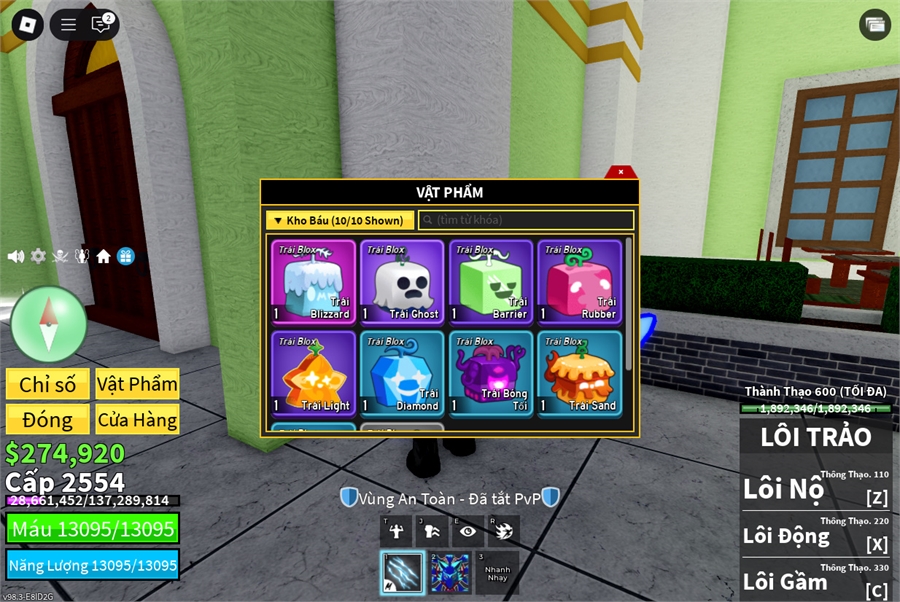The height and width of the screenshot is (602, 900).
Task: Pick the Trái Barrier fruit slot
Action: tap(491, 282)
